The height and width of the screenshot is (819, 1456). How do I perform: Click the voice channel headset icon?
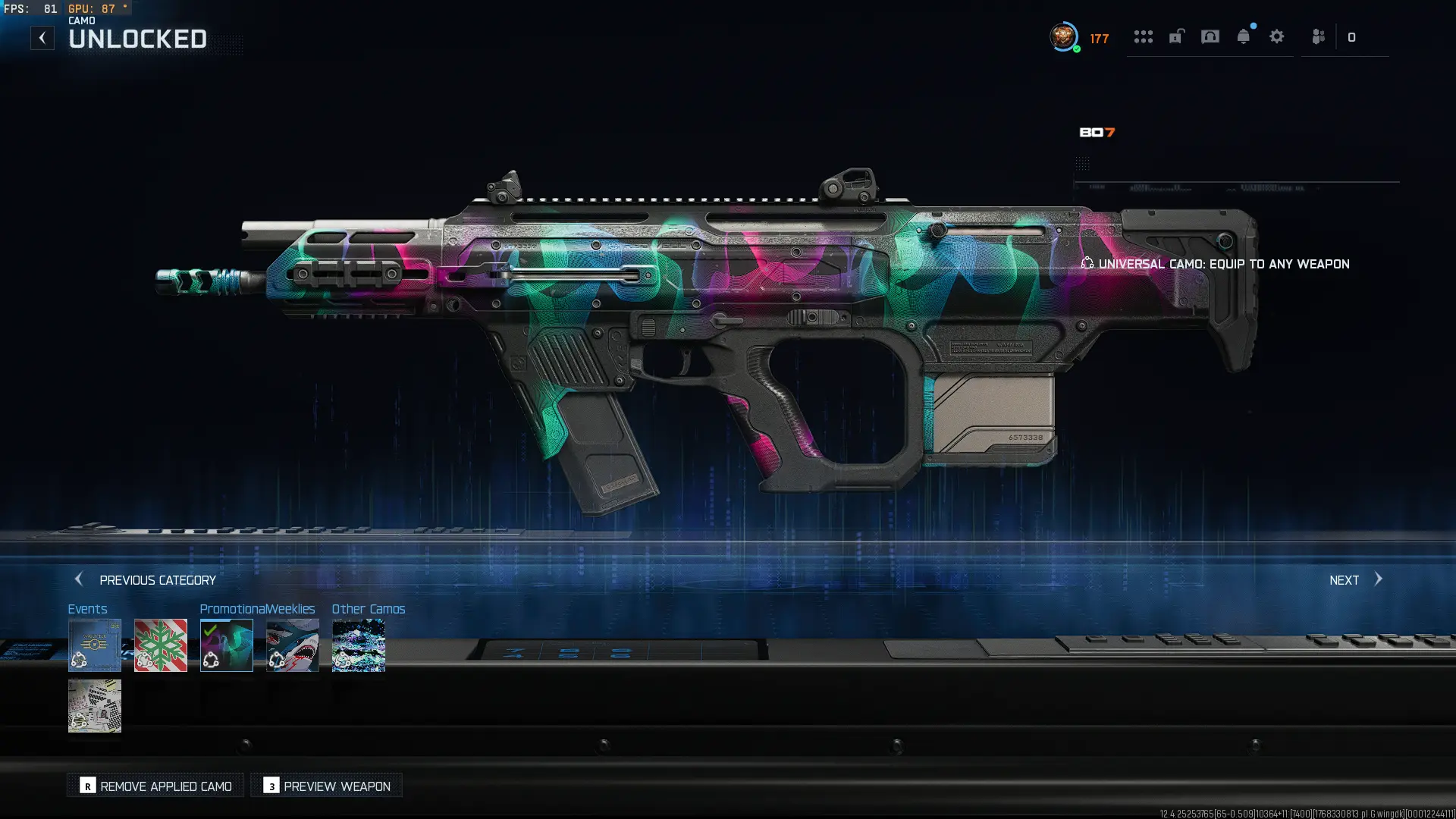coord(1209,36)
